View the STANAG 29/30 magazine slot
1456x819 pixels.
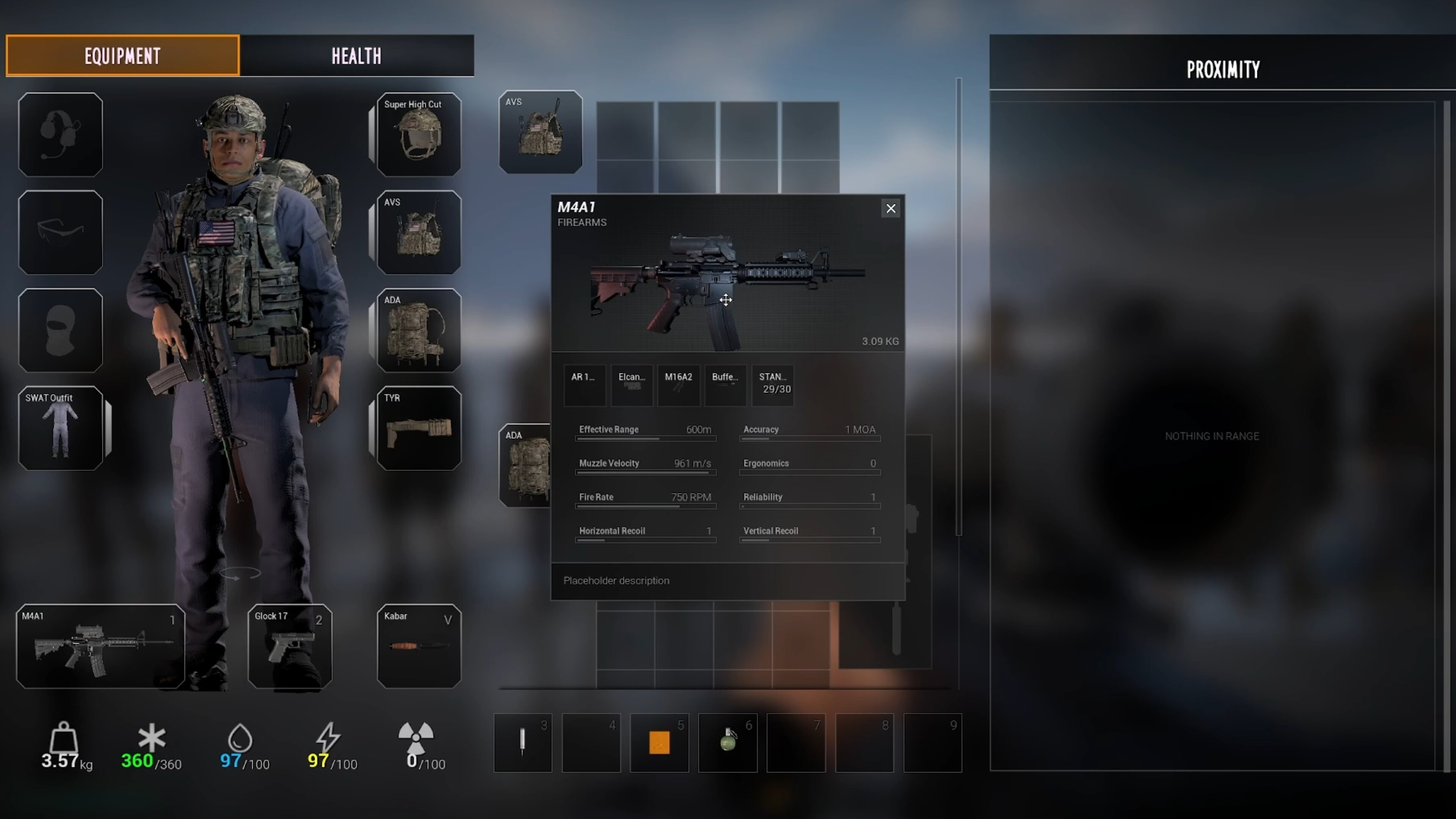point(773,385)
